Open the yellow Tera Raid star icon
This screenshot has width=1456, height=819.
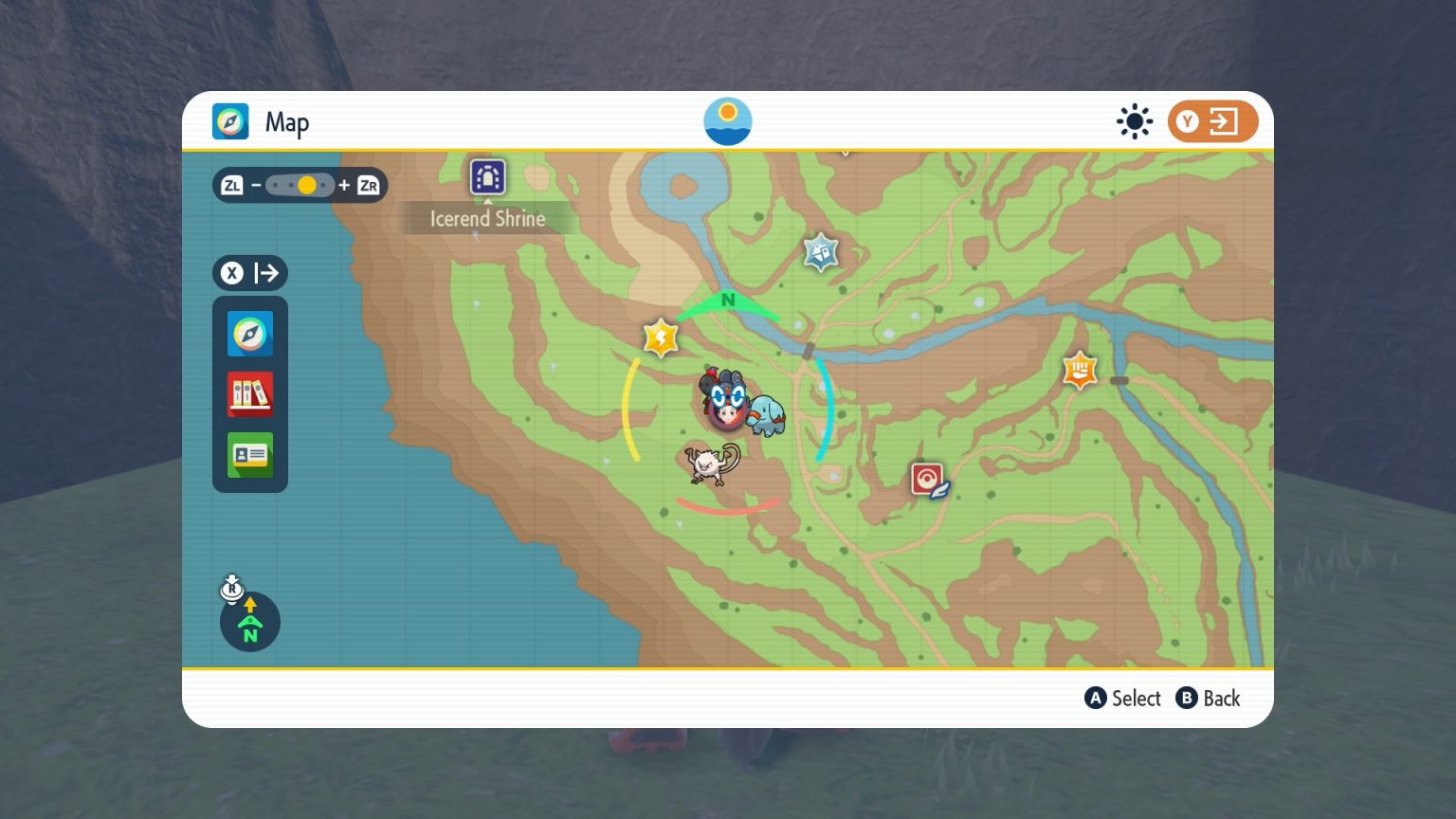660,337
